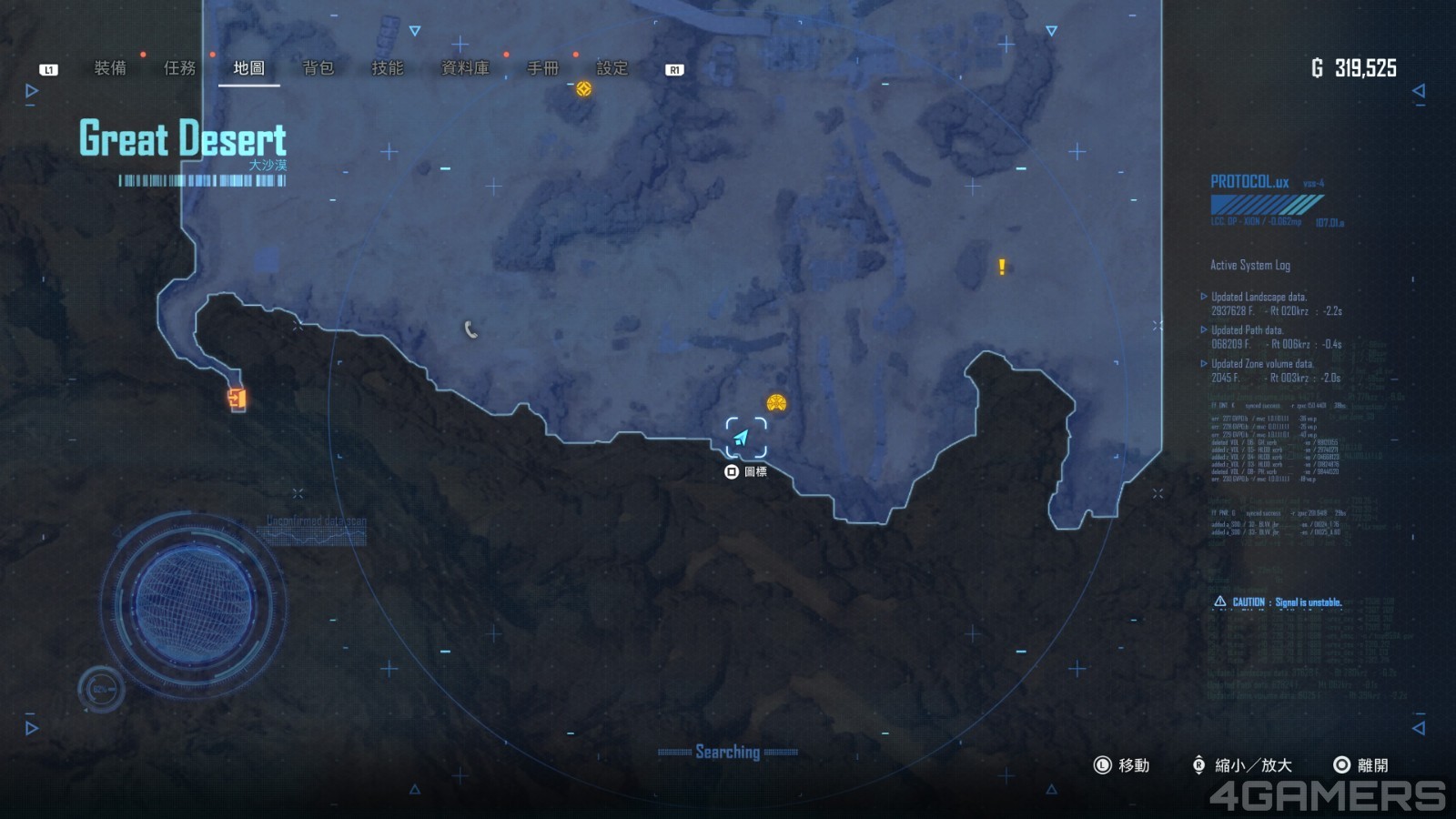Viewport: 1456px width, 819px height.
Task: Click the telephone marker on the map
Action: pos(470,329)
